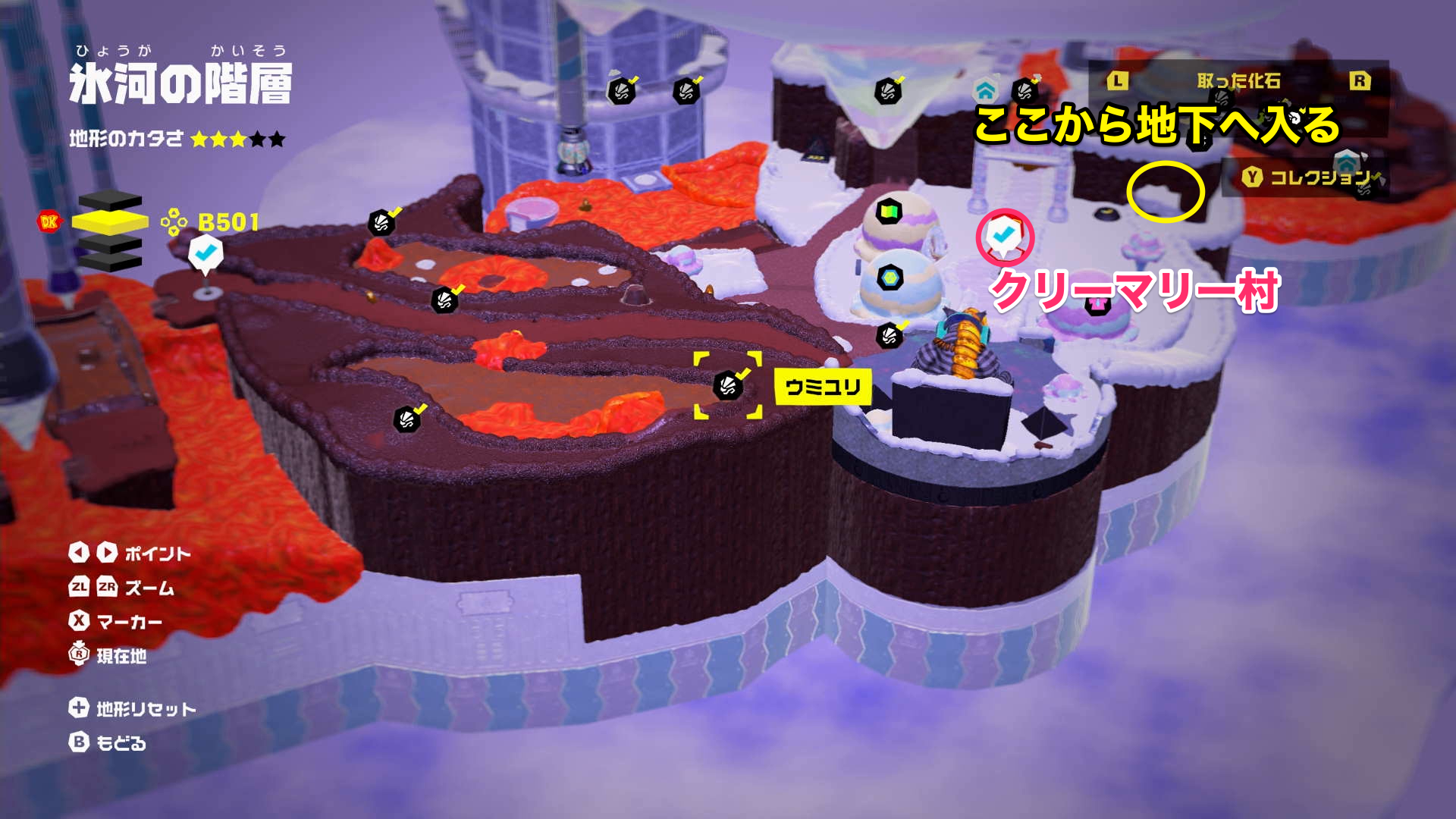The width and height of the screenshot is (1456, 819).
Task: Select the checkmark marker next to B501
Action: tap(205, 253)
